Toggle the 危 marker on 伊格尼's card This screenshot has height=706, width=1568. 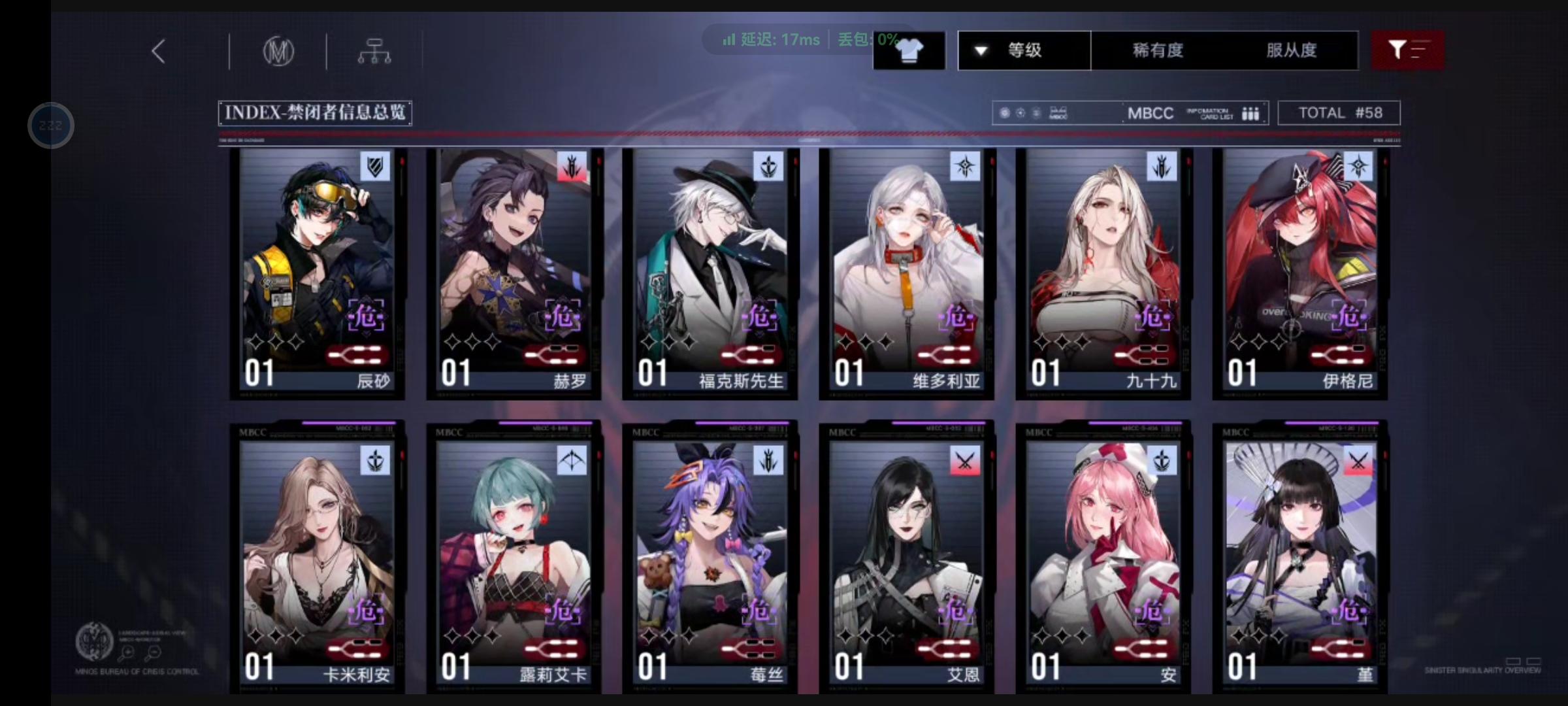[1350, 316]
